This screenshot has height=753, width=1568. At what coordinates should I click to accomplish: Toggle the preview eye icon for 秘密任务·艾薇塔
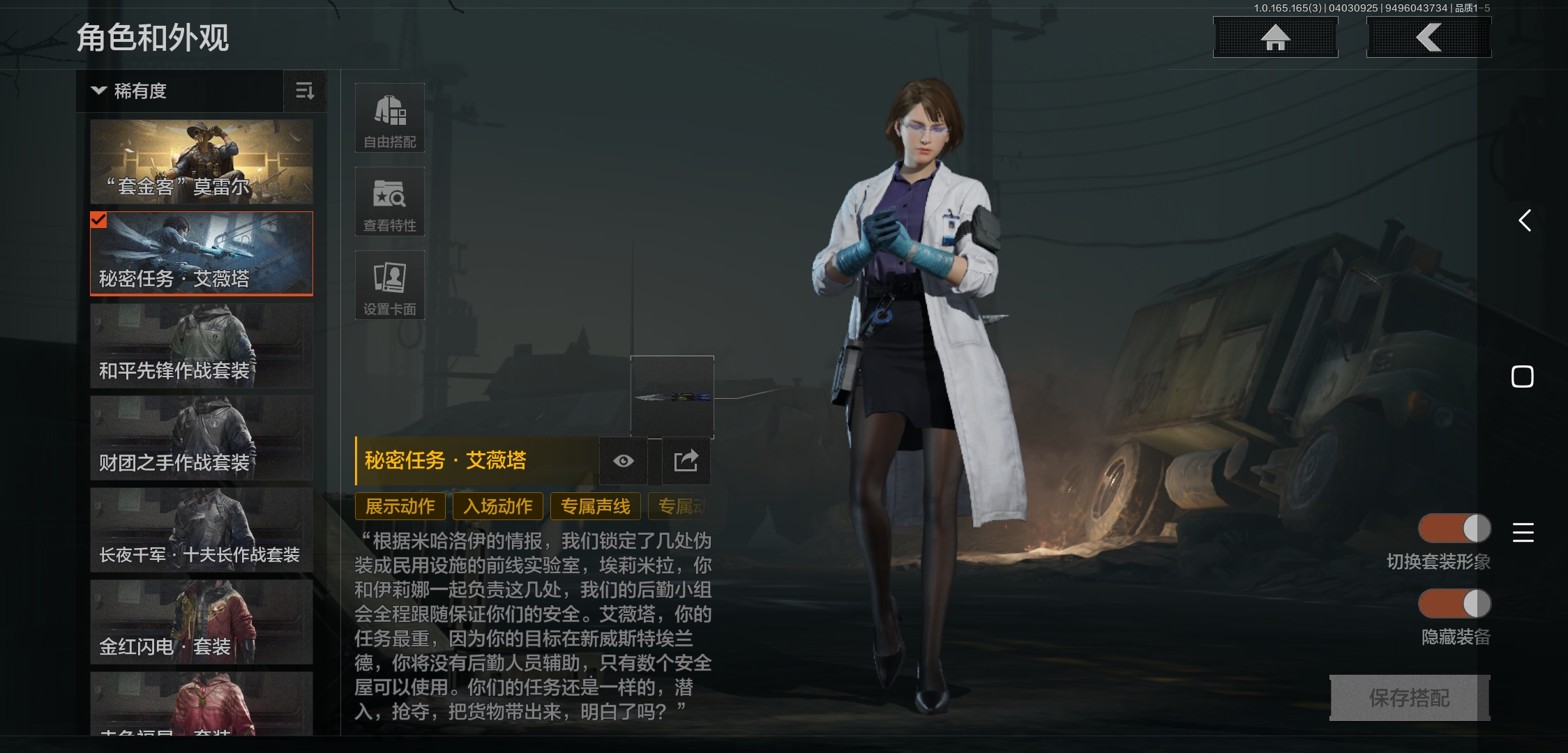pyautogui.click(x=623, y=460)
